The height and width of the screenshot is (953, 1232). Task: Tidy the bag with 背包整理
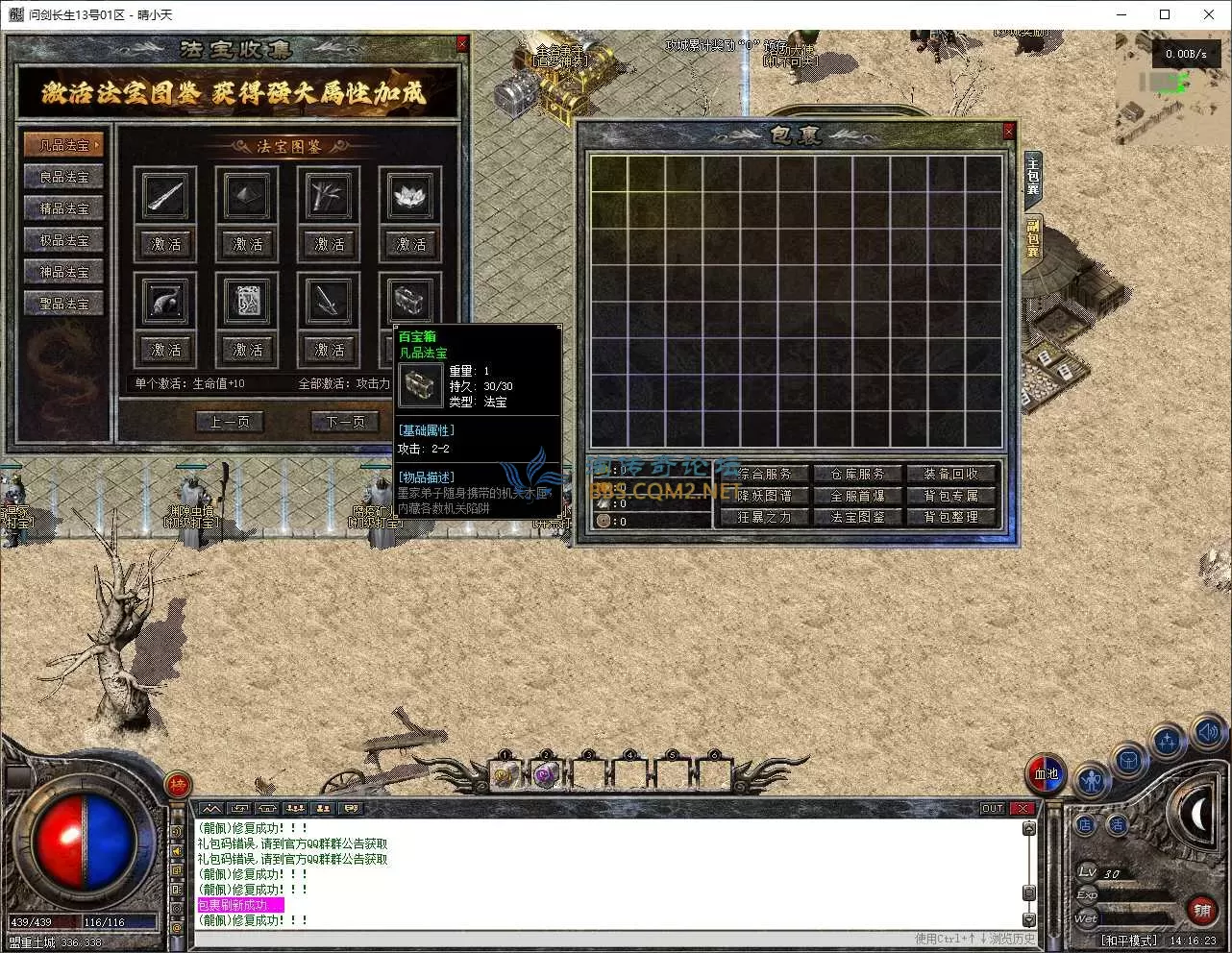coord(951,517)
